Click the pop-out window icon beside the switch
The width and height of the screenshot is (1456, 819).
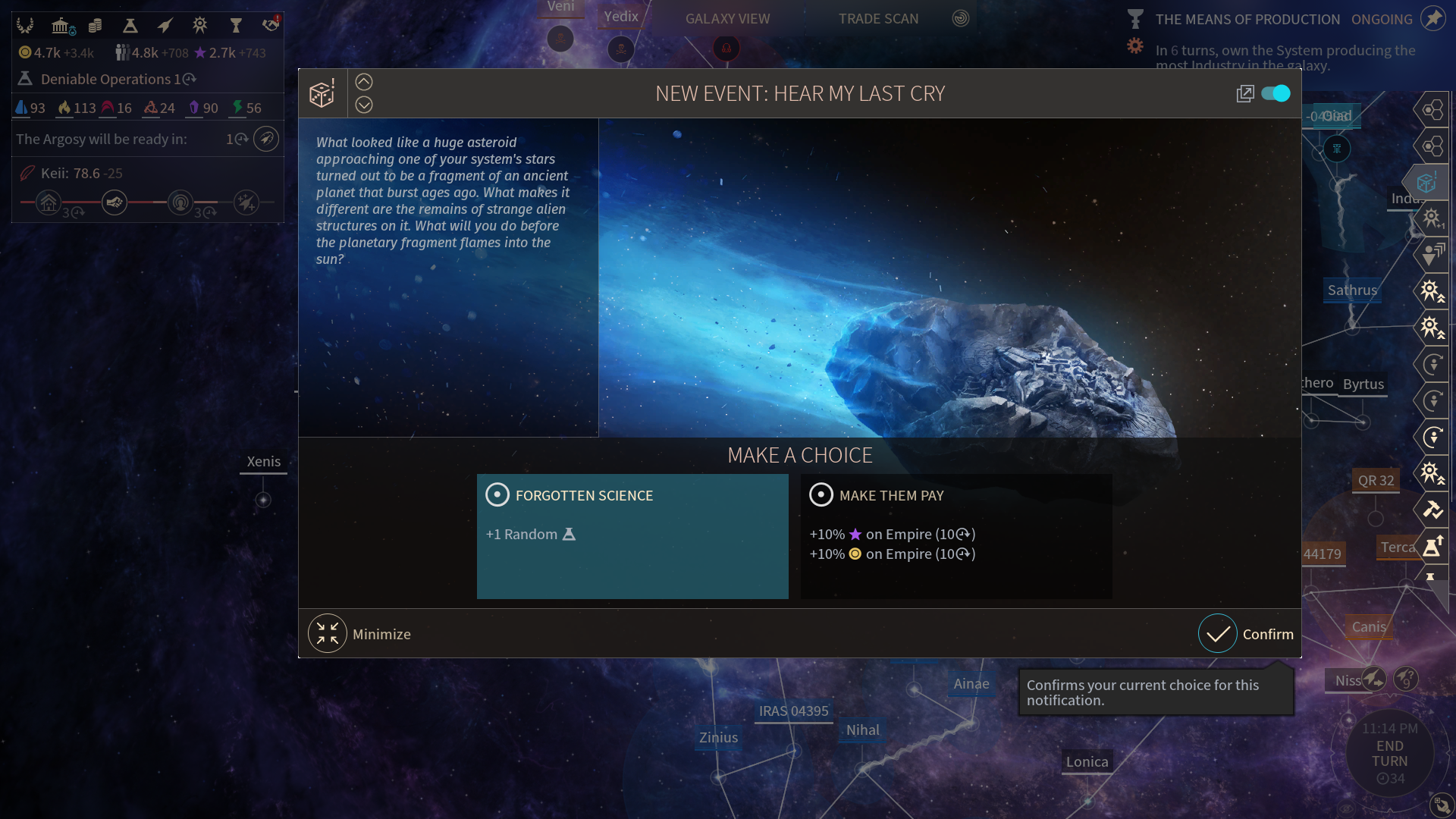point(1244,93)
